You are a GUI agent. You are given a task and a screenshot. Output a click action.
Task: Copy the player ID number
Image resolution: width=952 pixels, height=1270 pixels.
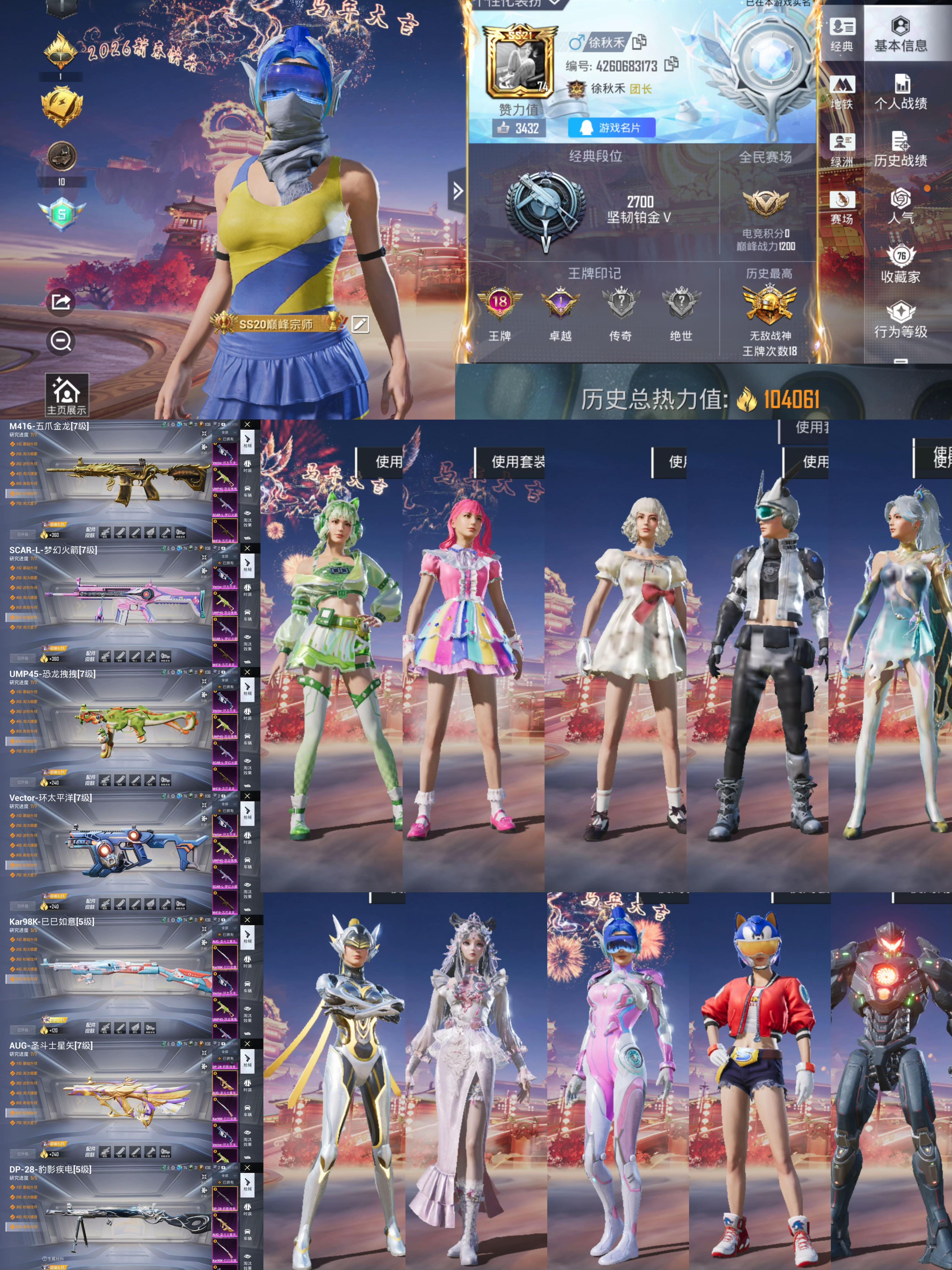[x=671, y=65]
